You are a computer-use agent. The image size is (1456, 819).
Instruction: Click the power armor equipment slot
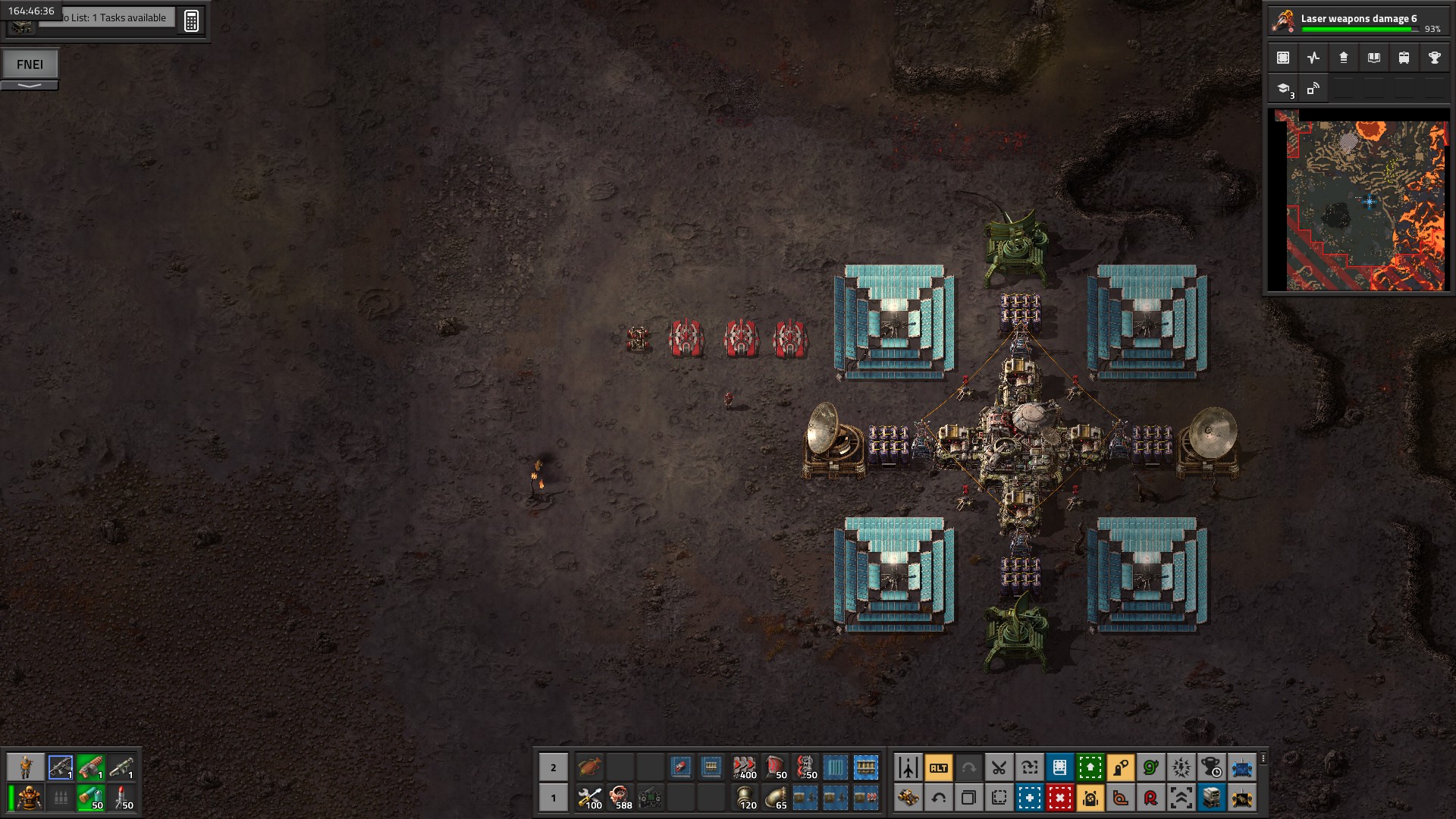click(x=29, y=798)
